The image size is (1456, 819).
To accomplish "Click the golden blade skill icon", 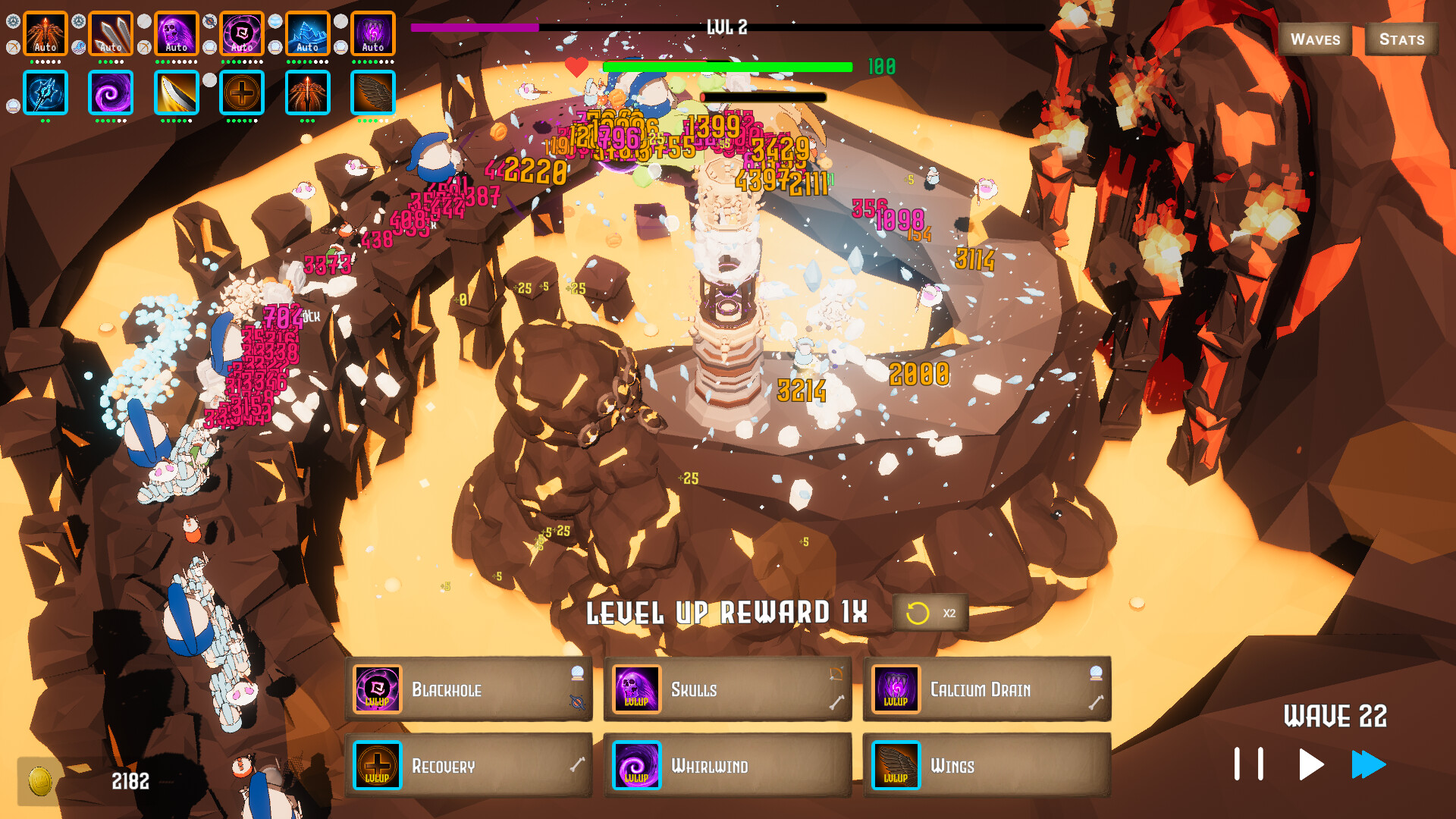I will (177, 93).
